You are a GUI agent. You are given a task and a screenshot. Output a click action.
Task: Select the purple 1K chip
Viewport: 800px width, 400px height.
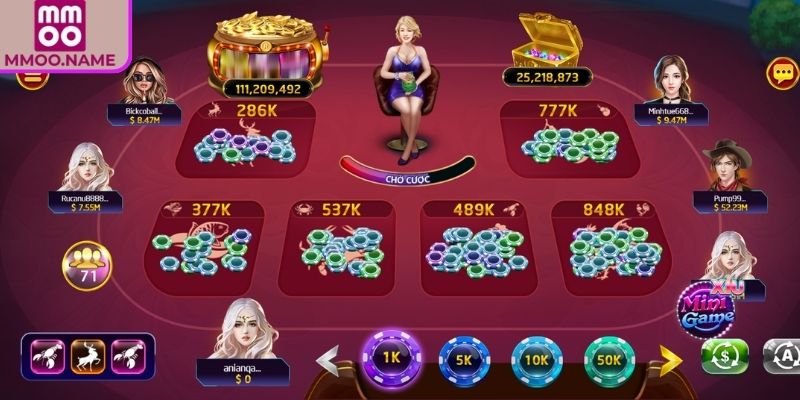(x=392, y=355)
